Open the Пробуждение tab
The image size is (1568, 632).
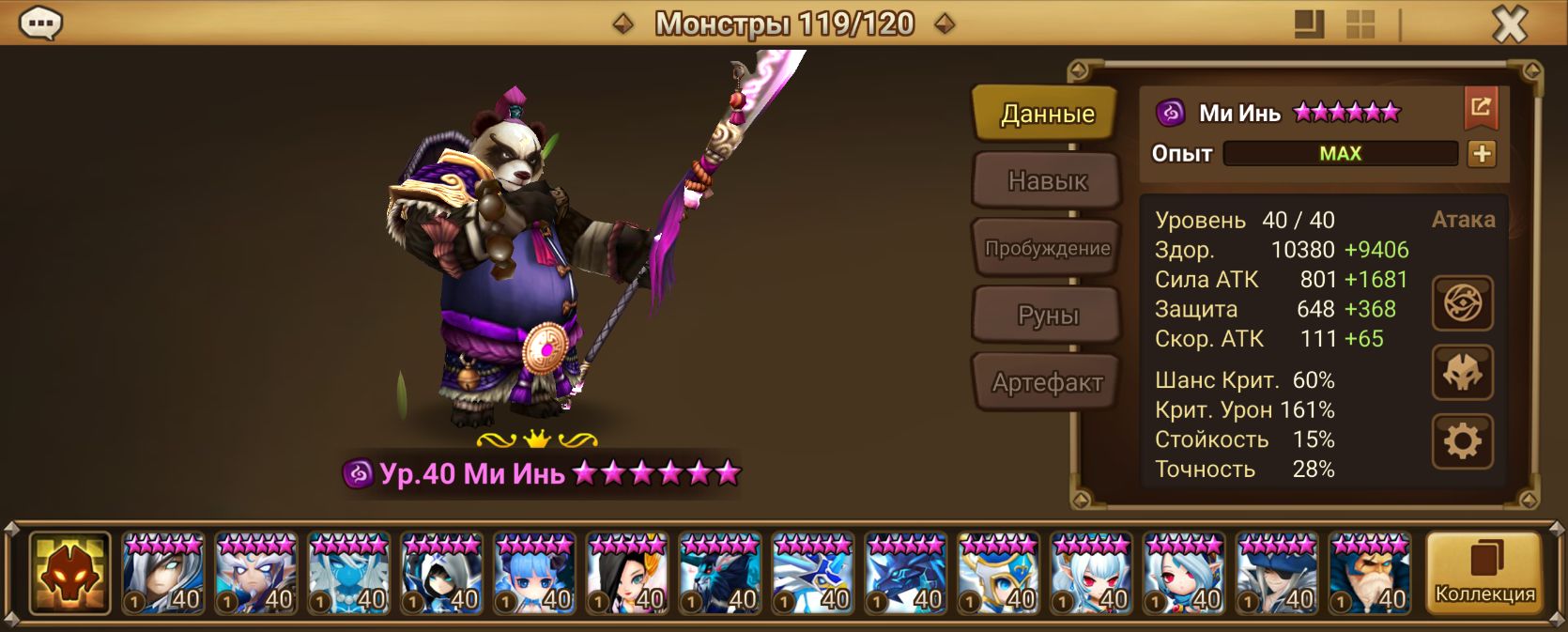1047,248
